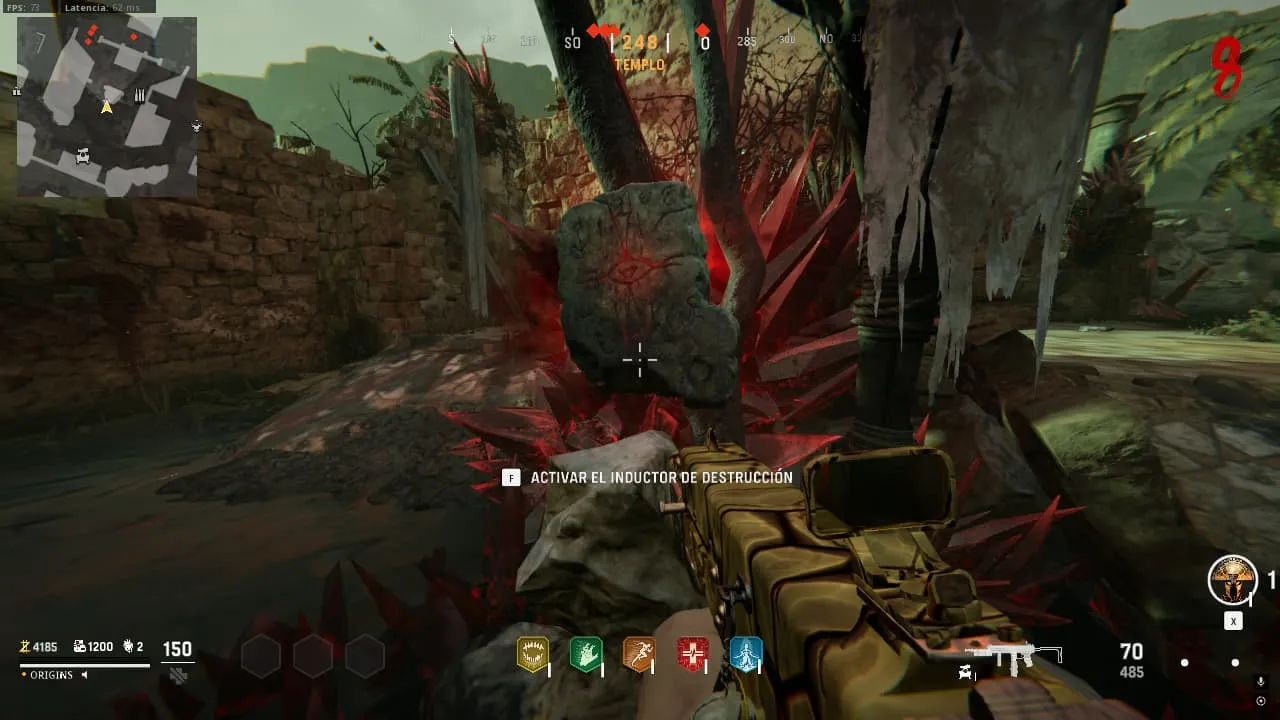Screen dimensions: 1280x720
Task: Click the blue glowing-figure perk icon
Action: [746, 654]
